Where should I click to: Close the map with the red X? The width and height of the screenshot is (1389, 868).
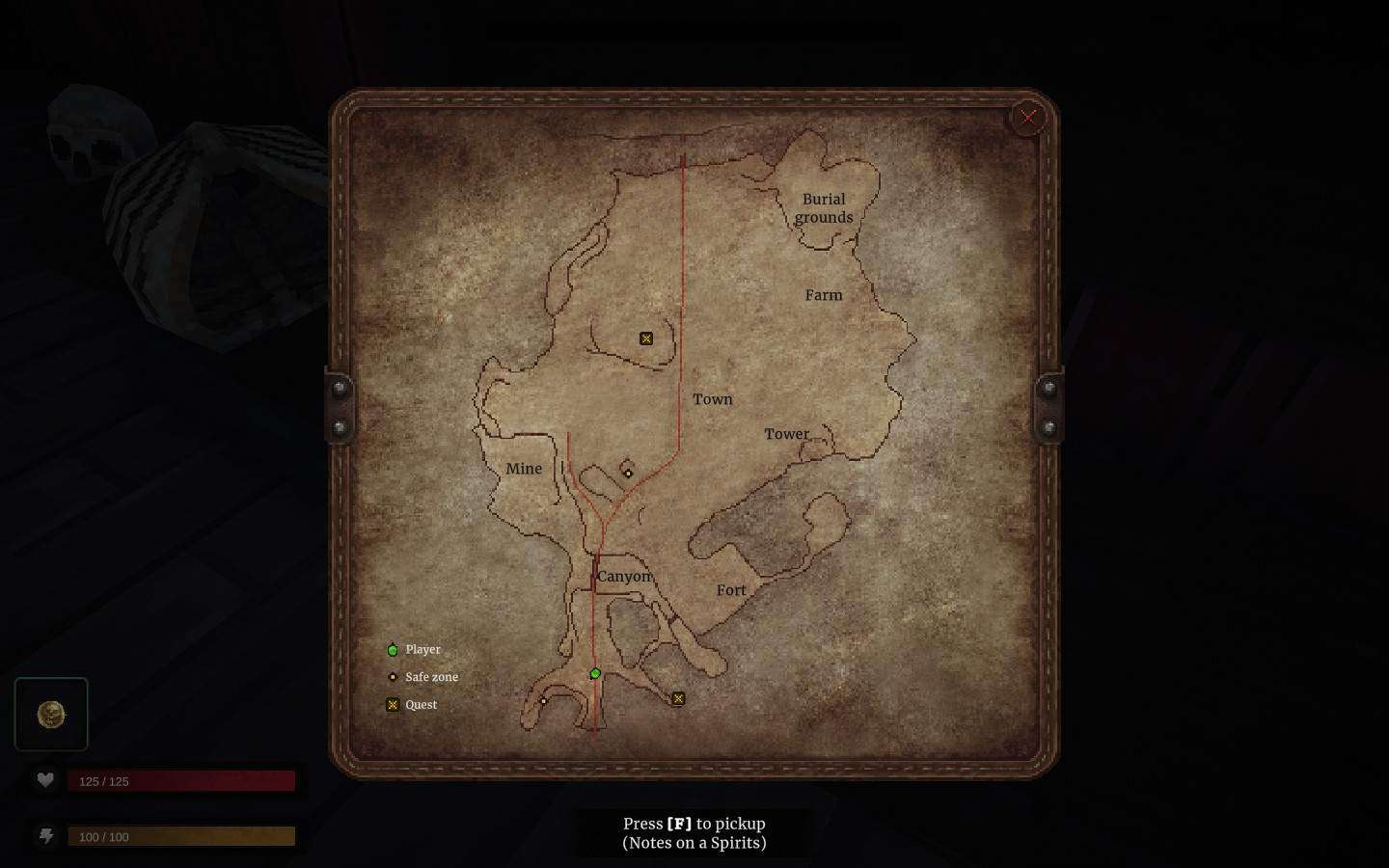click(1028, 117)
